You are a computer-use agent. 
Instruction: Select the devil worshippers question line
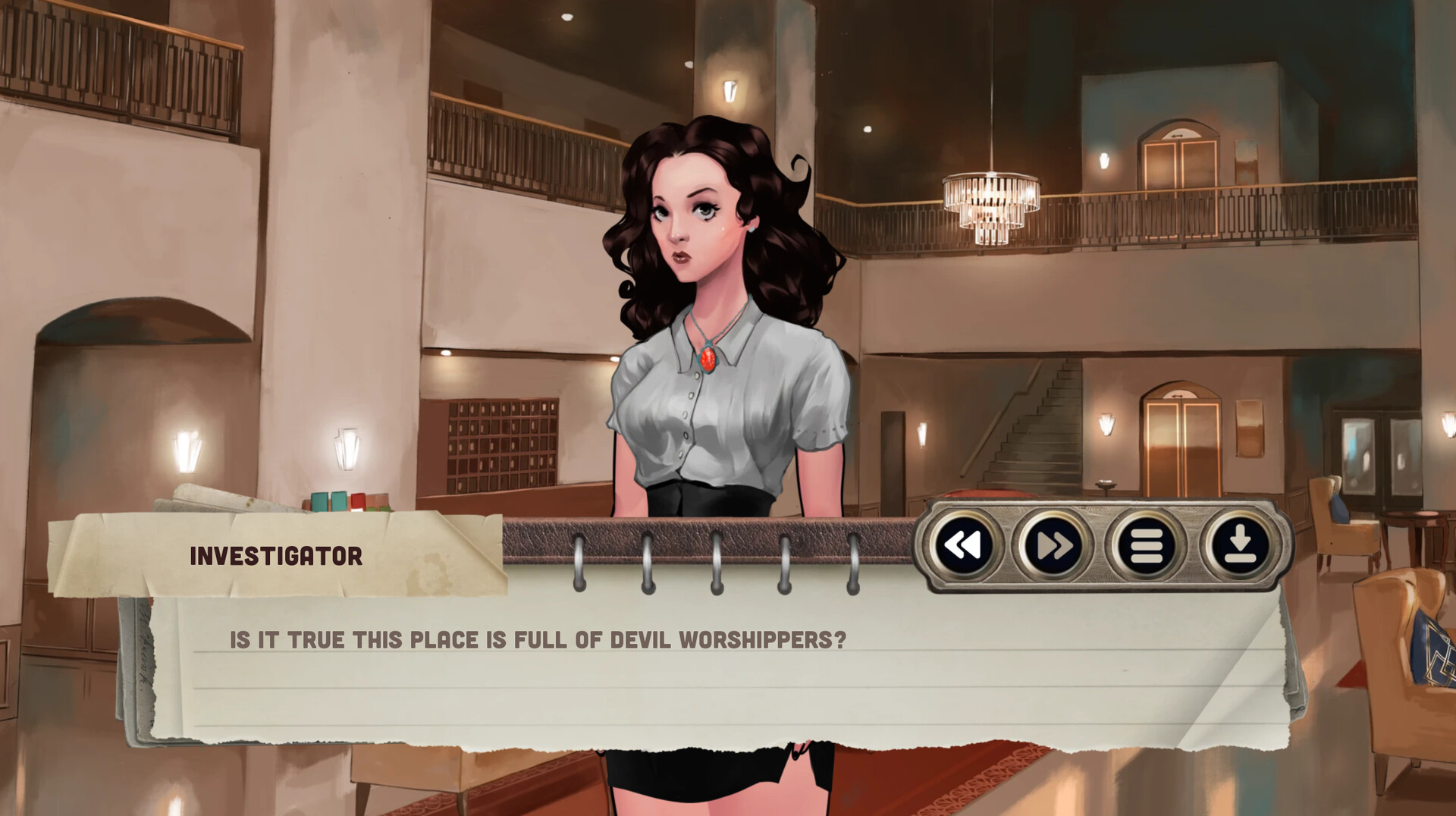(x=535, y=640)
